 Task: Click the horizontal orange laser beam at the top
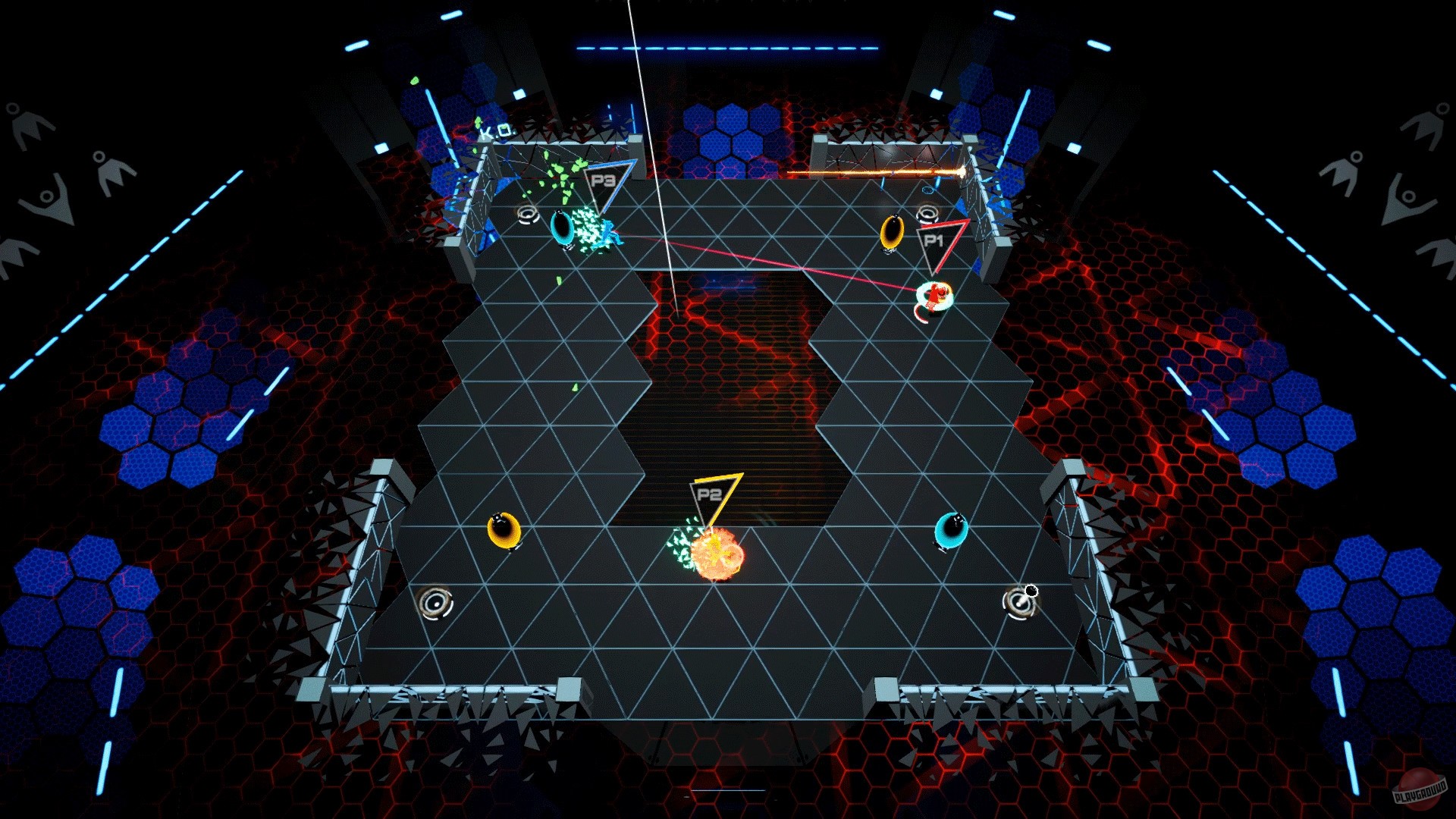[x=872, y=173]
